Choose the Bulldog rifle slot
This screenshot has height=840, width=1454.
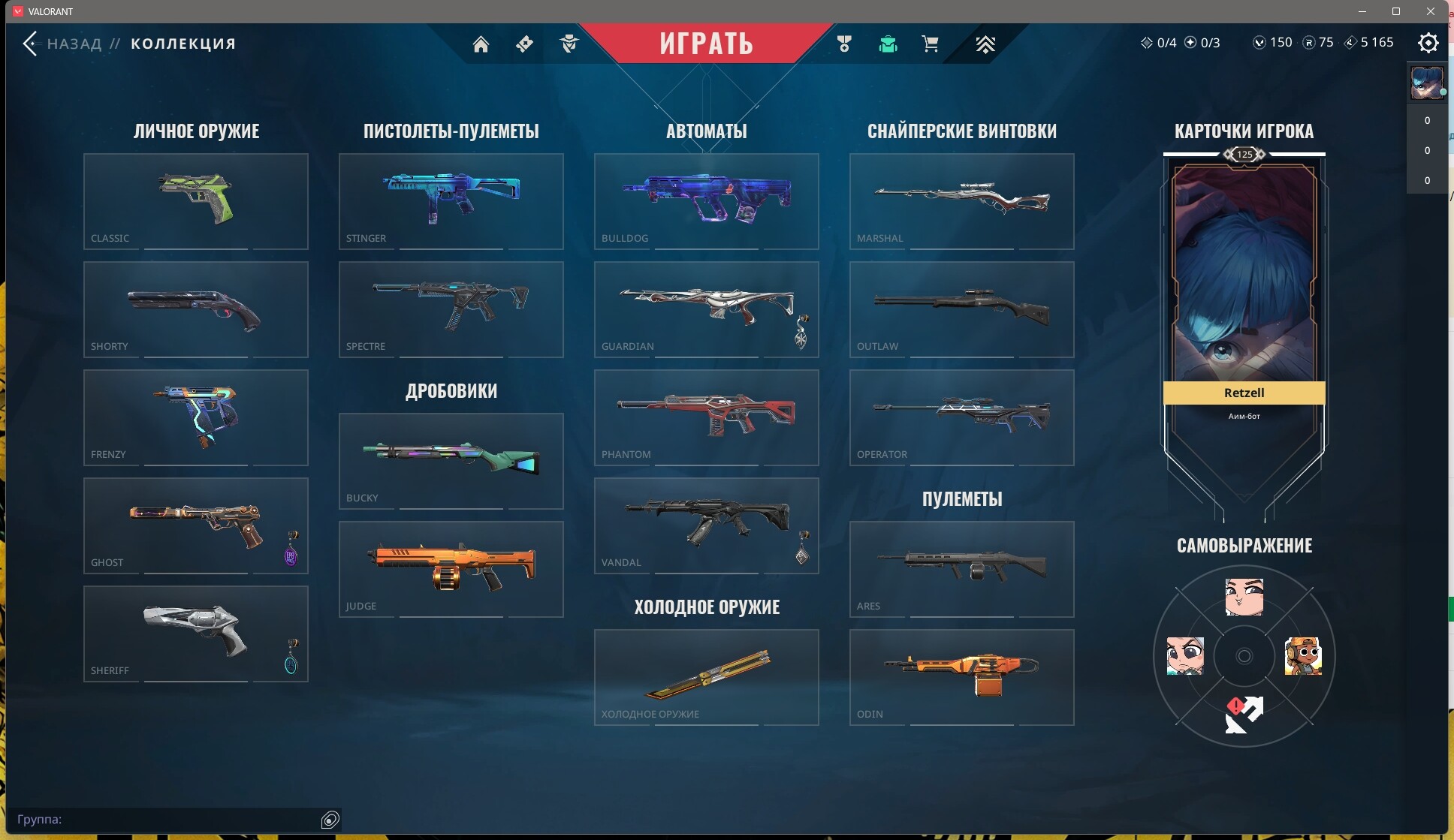706,201
